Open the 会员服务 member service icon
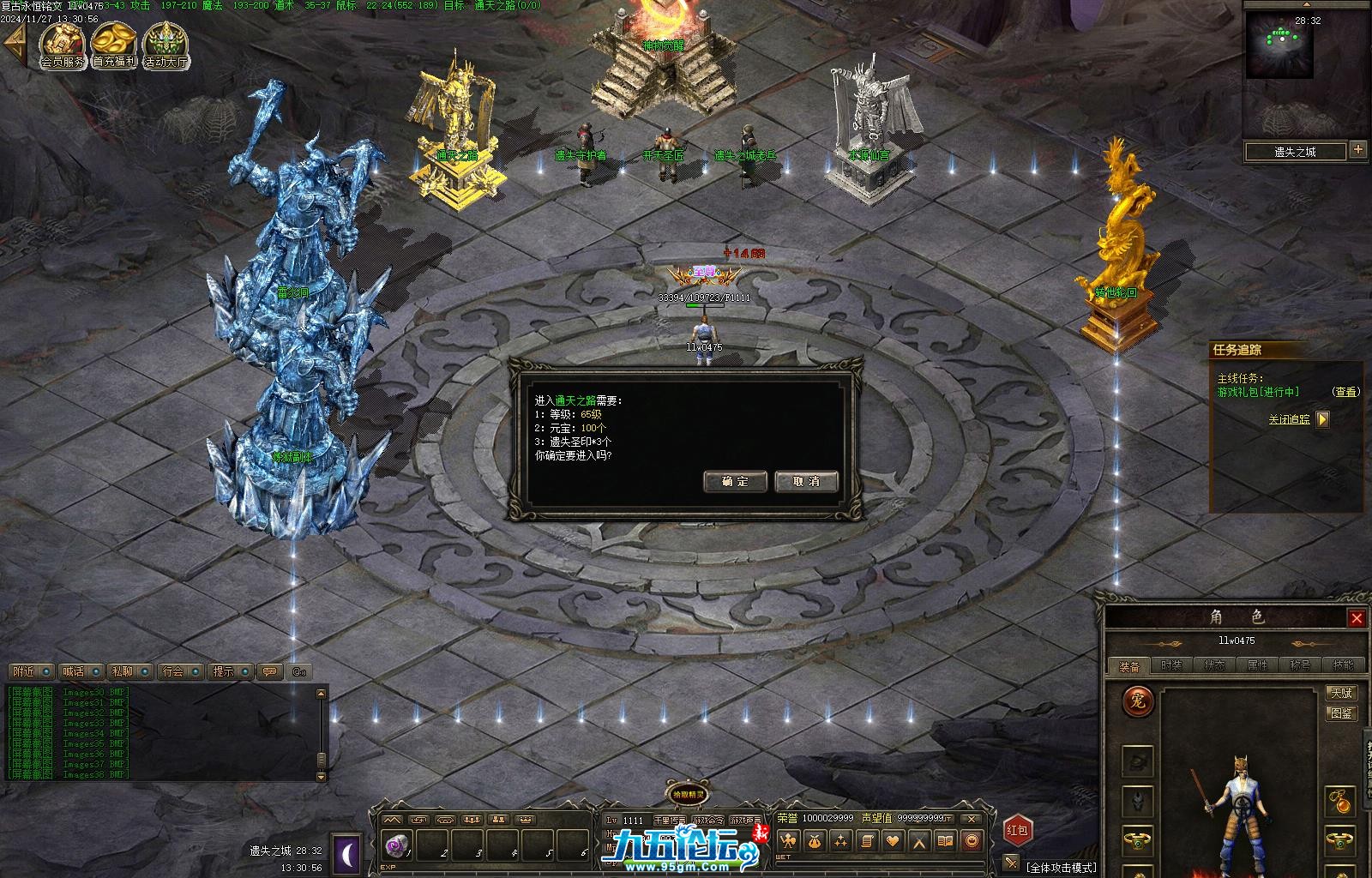 point(63,45)
